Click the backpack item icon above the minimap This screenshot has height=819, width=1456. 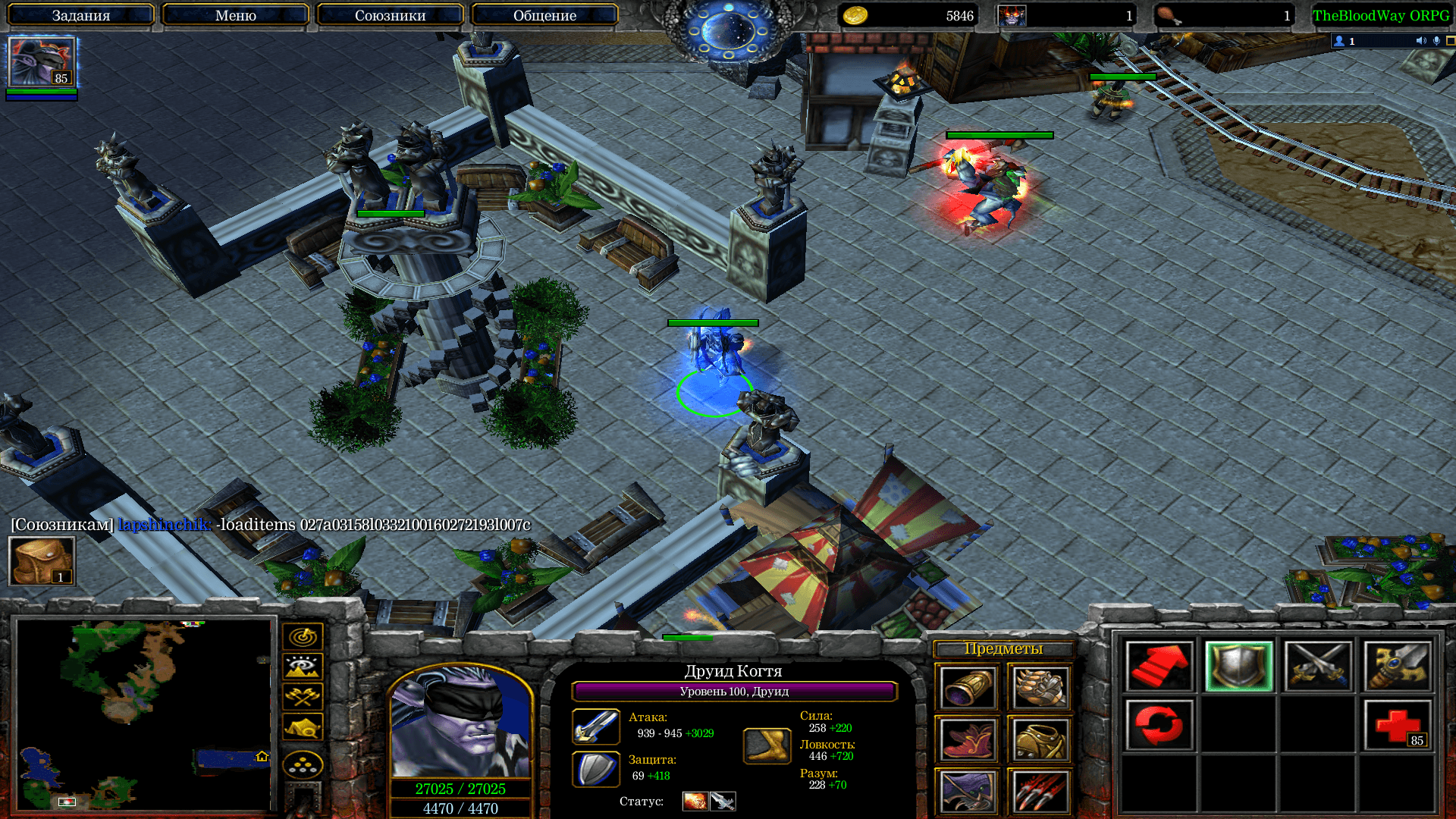click(42, 561)
